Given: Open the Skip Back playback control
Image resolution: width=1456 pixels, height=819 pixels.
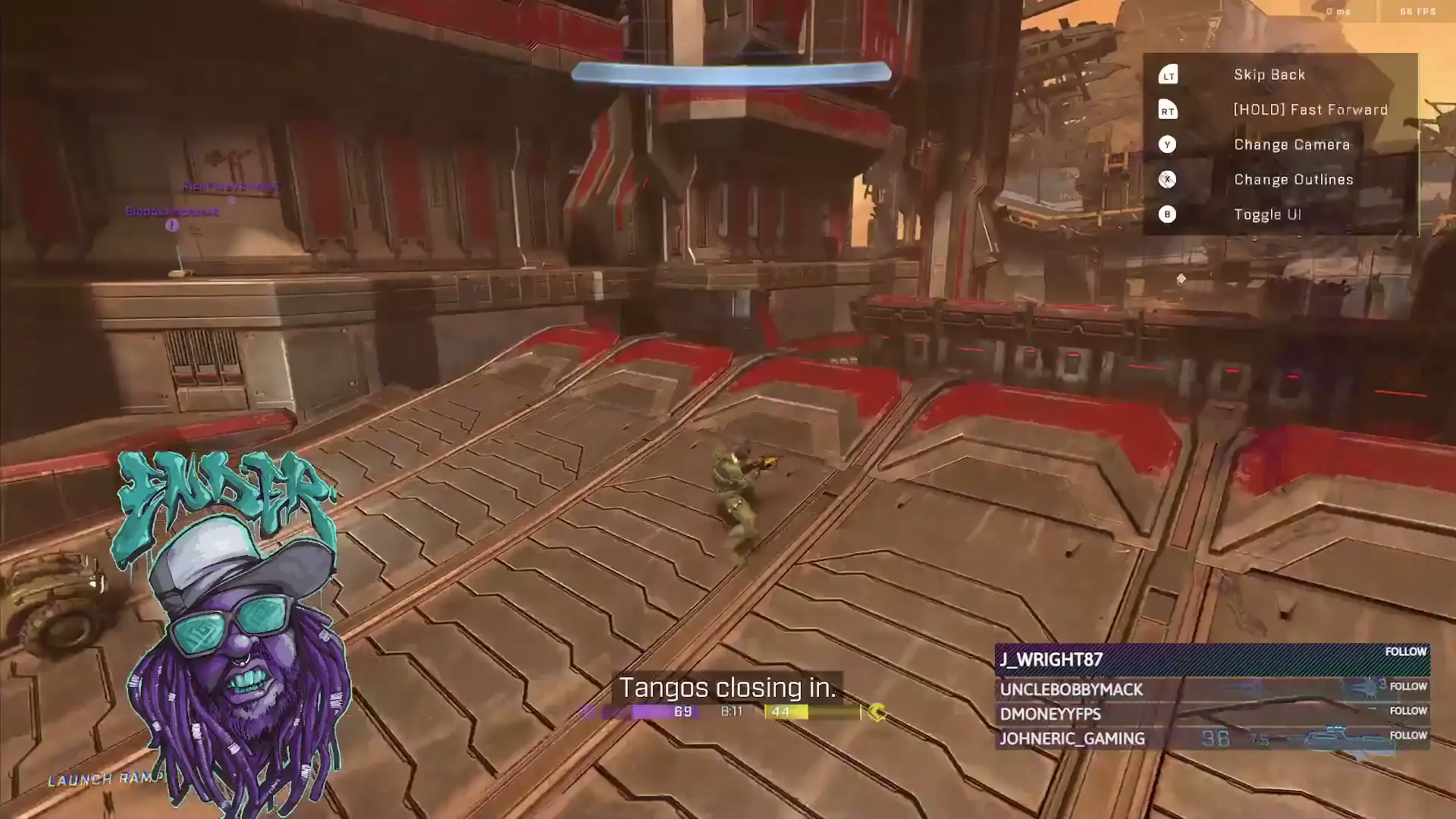Looking at the screenshot, I should (x=1269, y=74).
